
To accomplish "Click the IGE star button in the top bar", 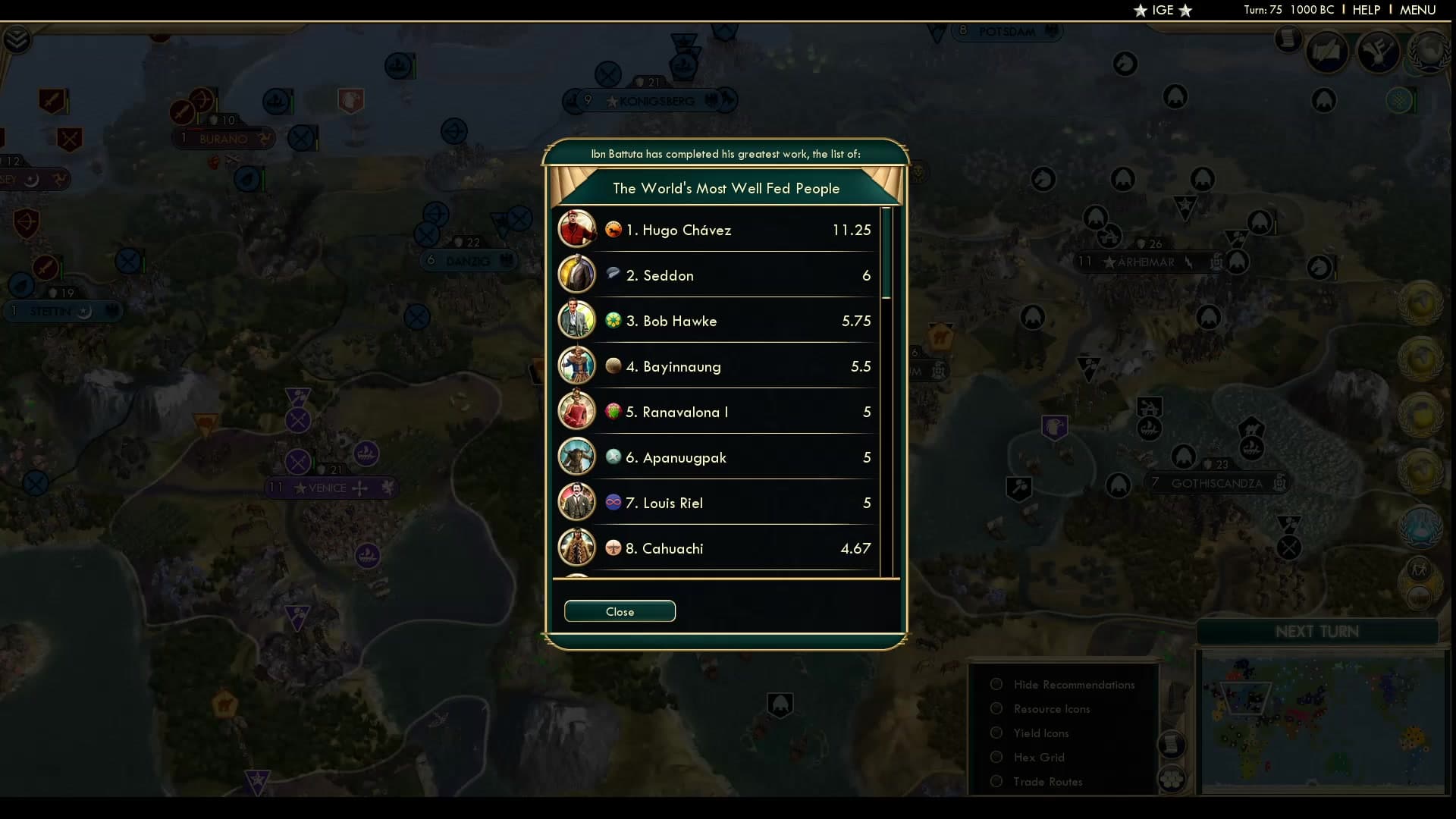I will (x=1163, y=11).
